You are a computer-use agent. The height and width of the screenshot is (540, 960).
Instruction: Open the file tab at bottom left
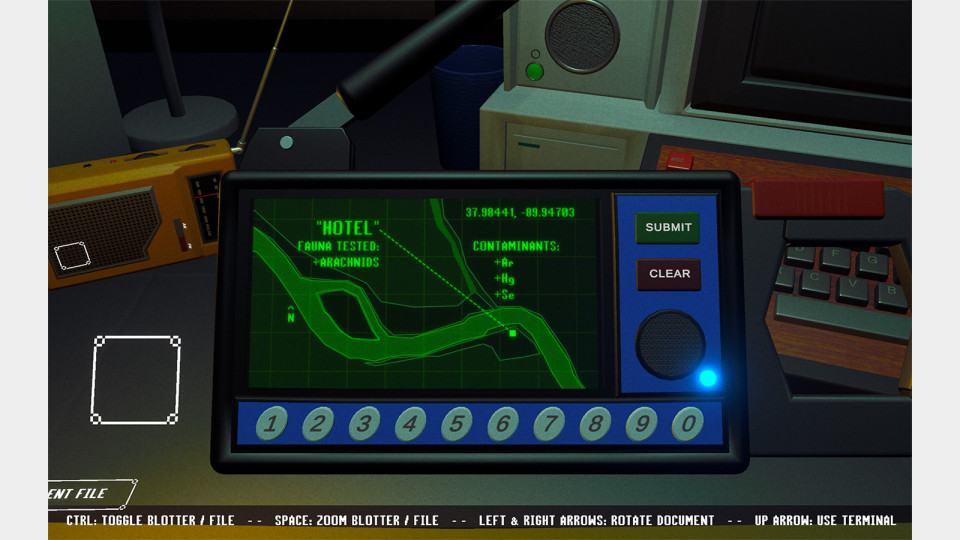point(90,493)
